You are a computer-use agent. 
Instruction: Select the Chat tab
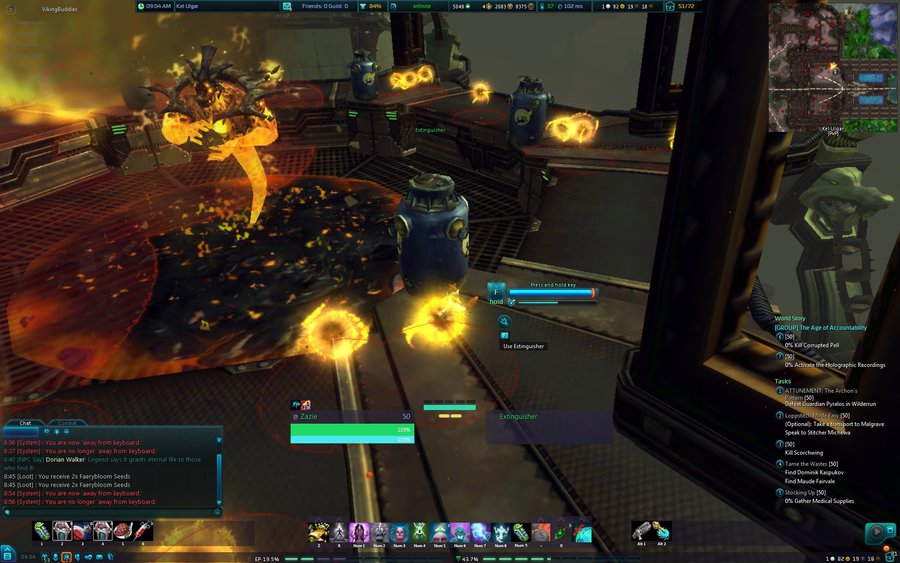point(27,423)
